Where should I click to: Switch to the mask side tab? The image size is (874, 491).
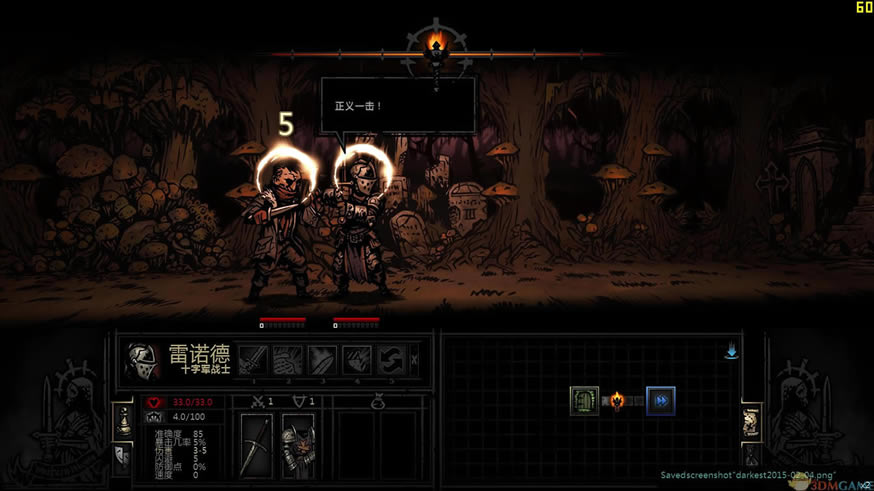[x=124, y=457]
